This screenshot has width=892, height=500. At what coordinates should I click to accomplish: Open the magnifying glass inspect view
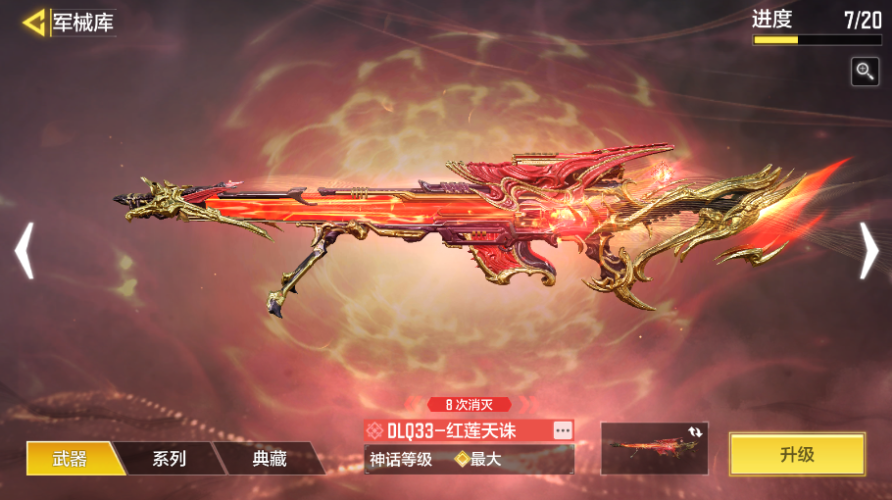(865, 71)
